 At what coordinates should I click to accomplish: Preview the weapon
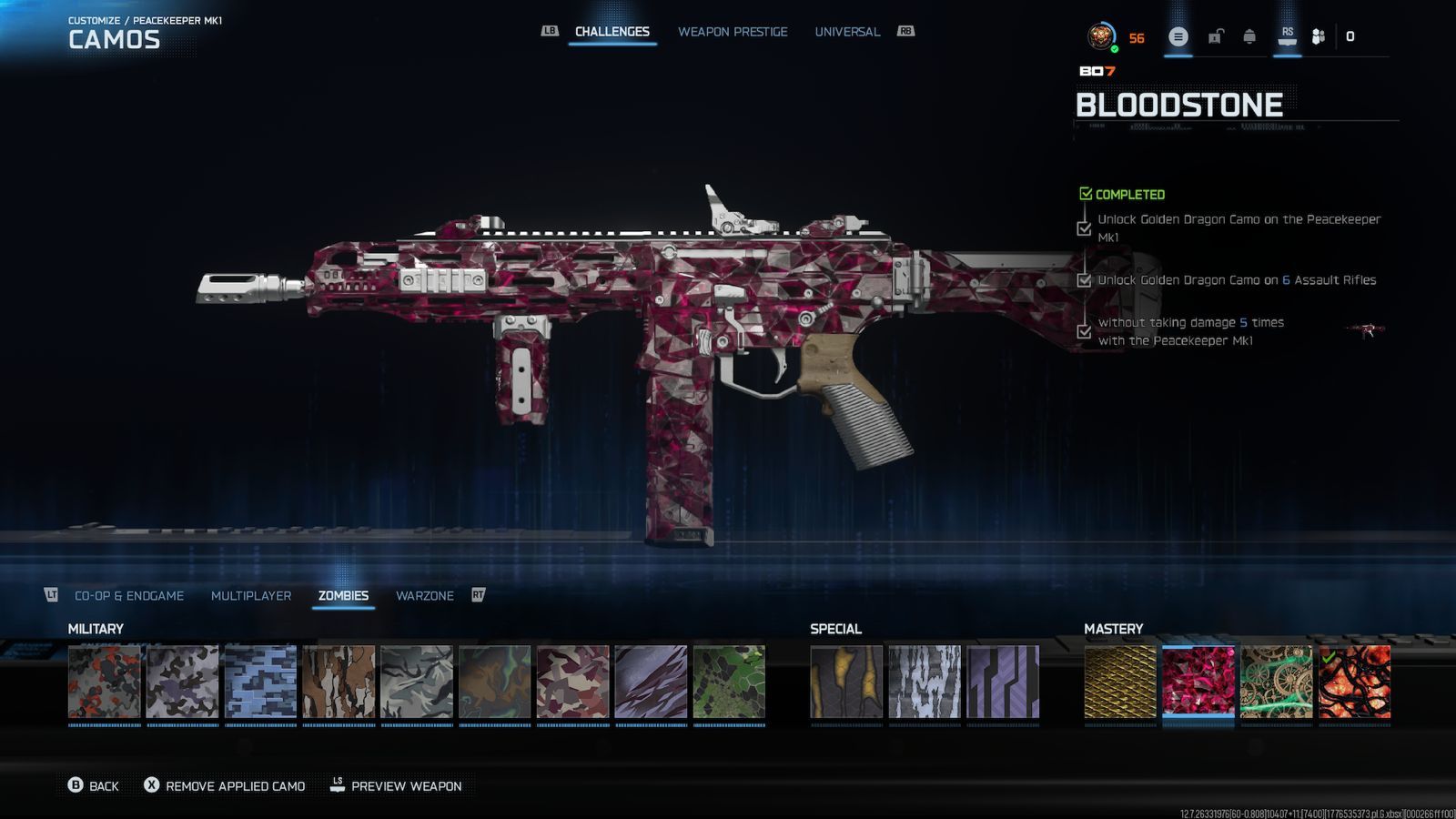tap(396, 786)
